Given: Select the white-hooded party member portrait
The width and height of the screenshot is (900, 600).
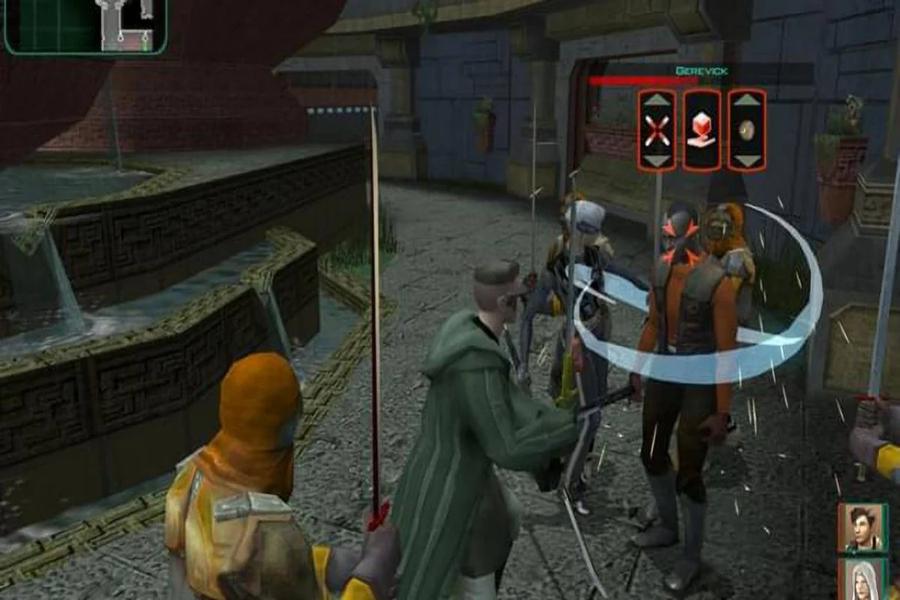Looking at the screenshot, I should [860, 580].
